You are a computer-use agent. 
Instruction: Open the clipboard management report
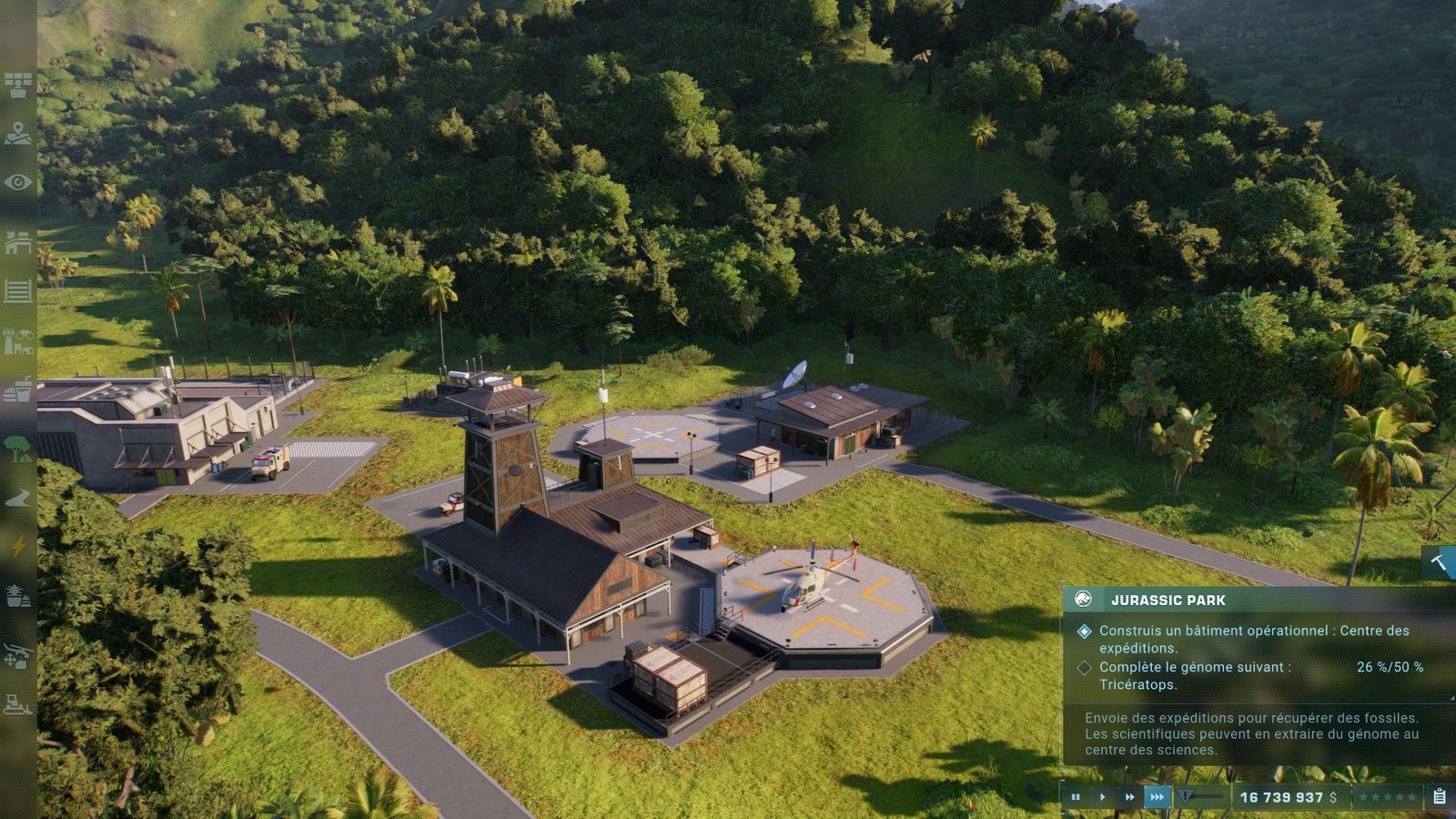coord(1440,797)
